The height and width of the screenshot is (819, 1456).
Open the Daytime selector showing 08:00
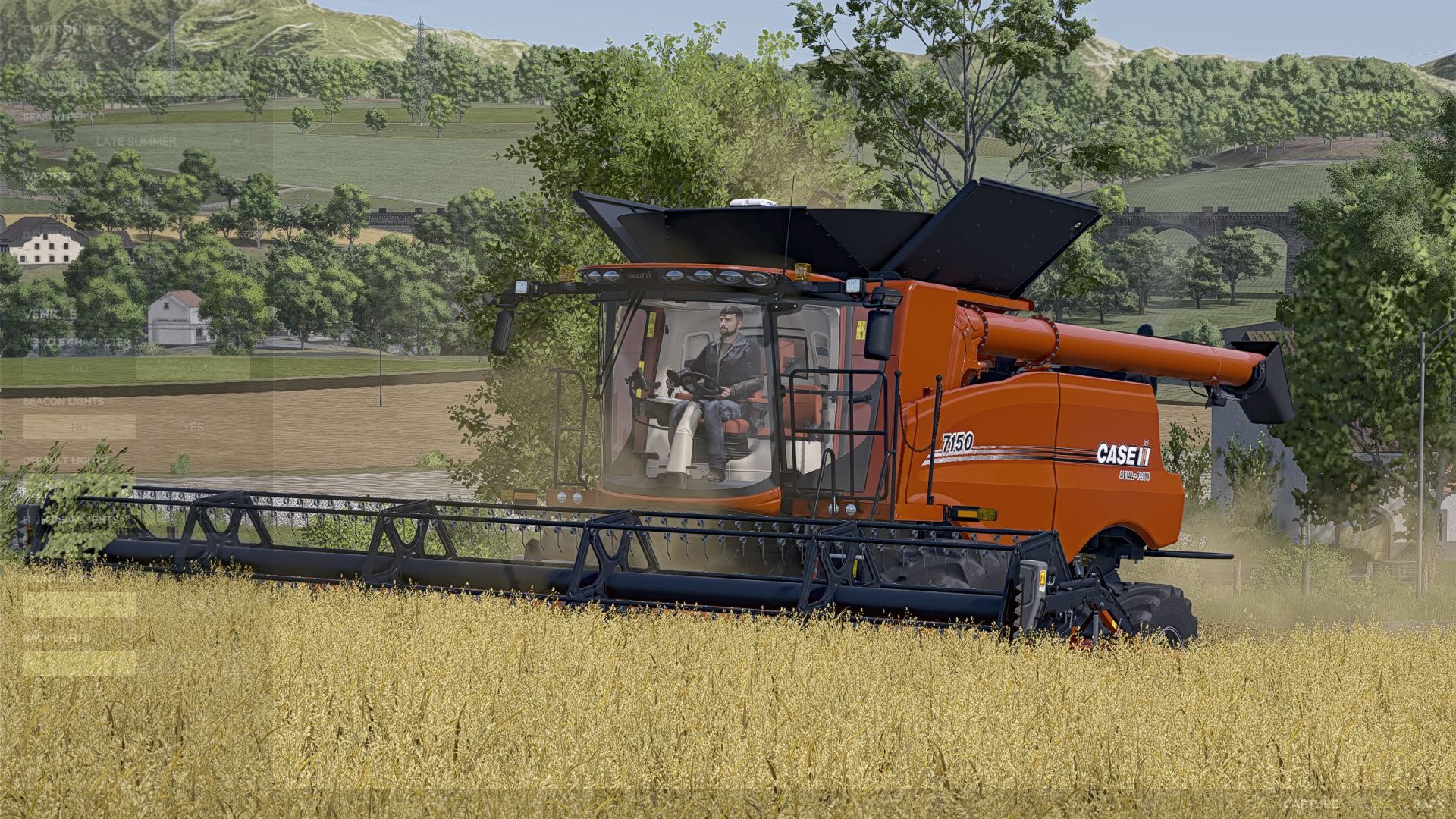coord(136,258)
